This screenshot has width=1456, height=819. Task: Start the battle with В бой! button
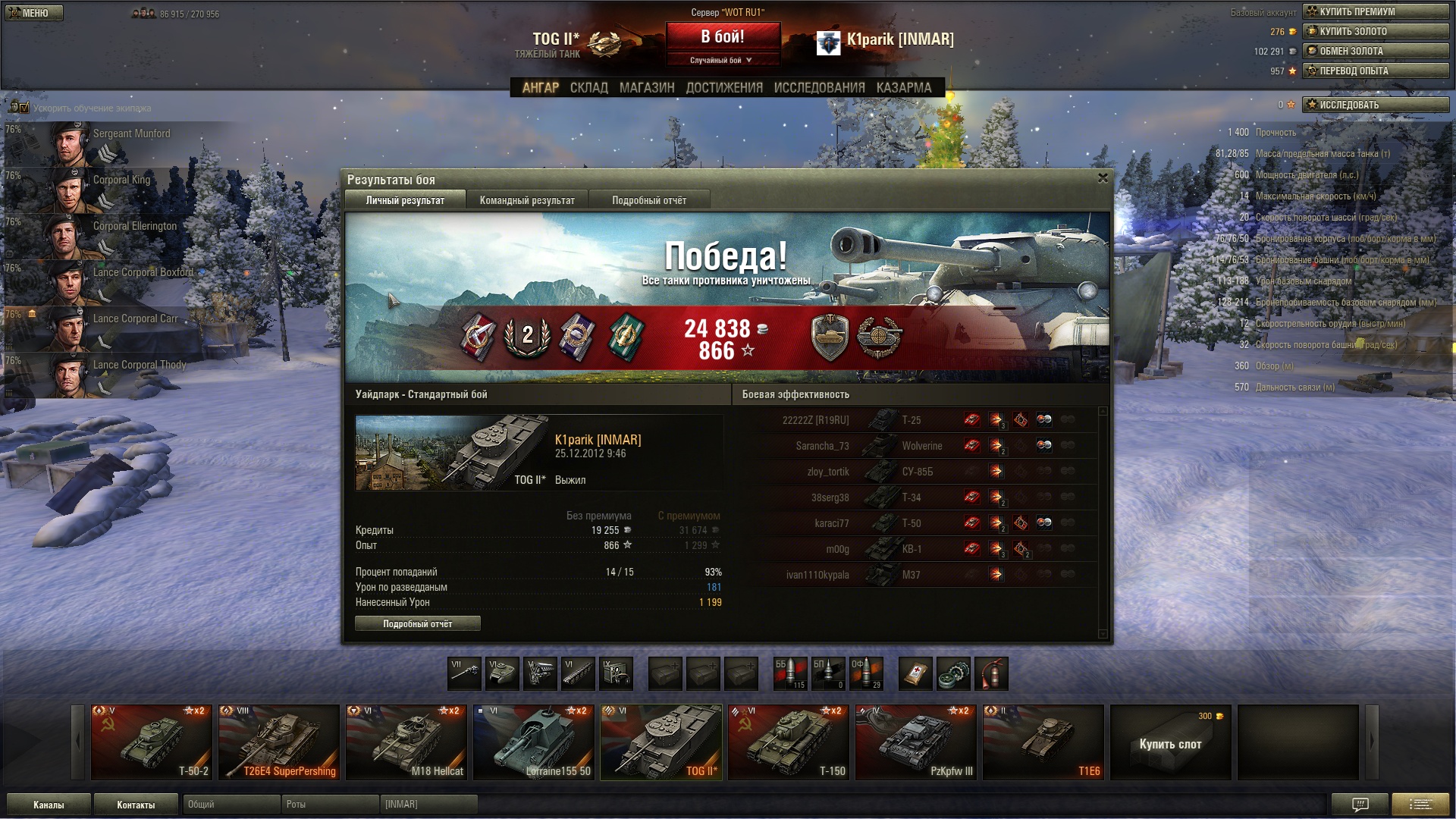click(x=722, y=37)
